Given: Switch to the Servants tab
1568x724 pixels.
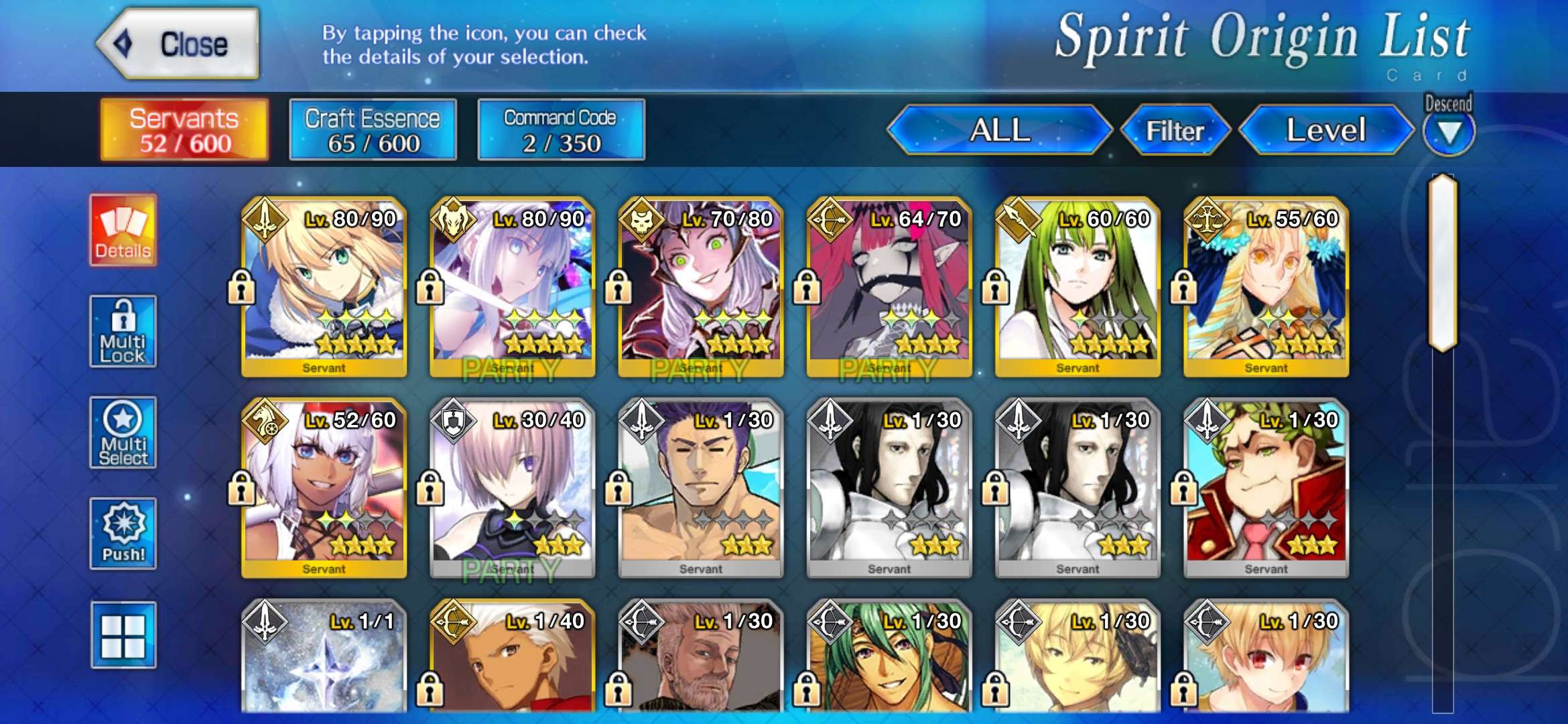Looking at the screenshot, I should click(184, 130).
